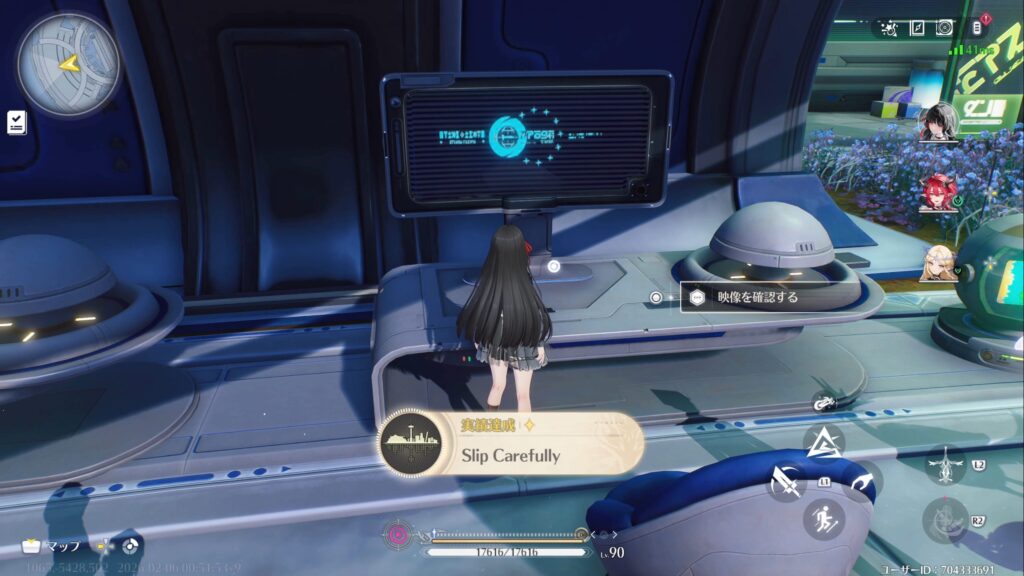Activate the triangle emblem skill button
This screenshot has width=1024, height=576.
(x=824, y=442)
